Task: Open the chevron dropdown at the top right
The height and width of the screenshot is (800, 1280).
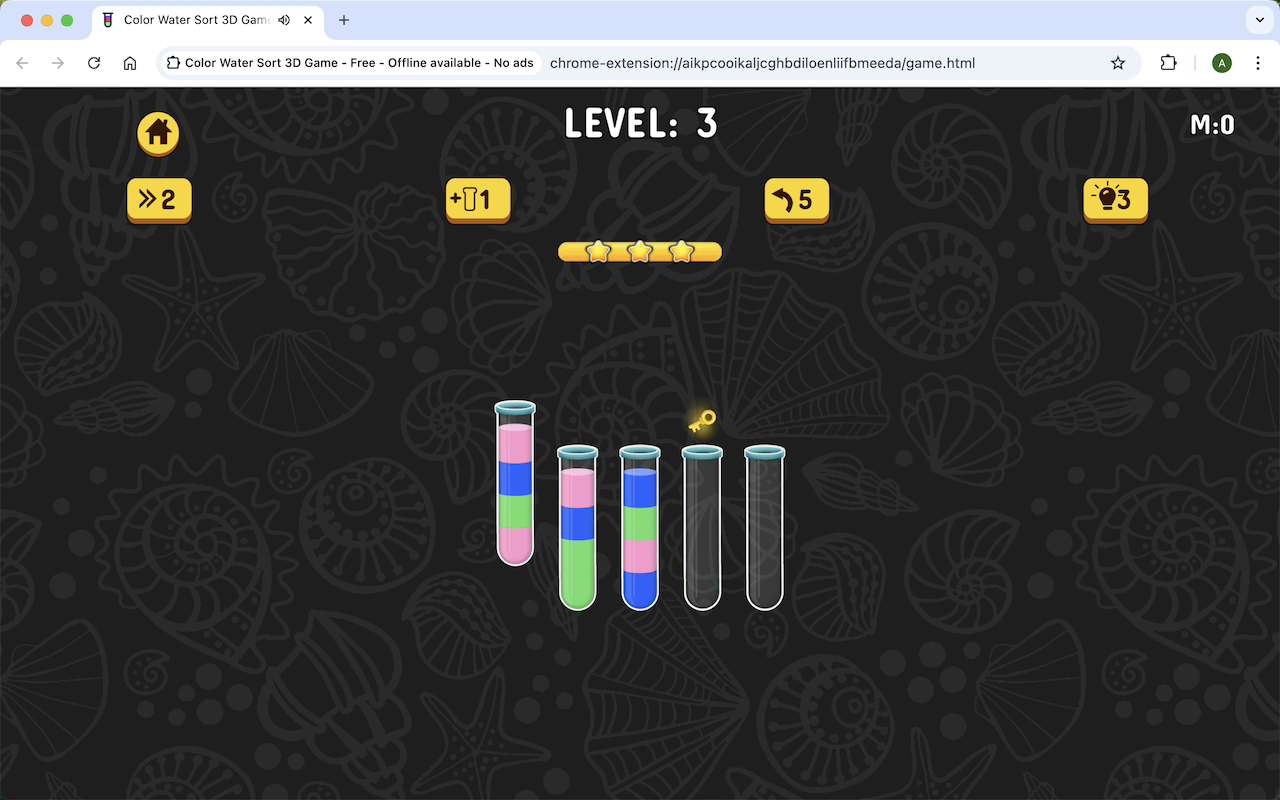Action: (1258, 20)
